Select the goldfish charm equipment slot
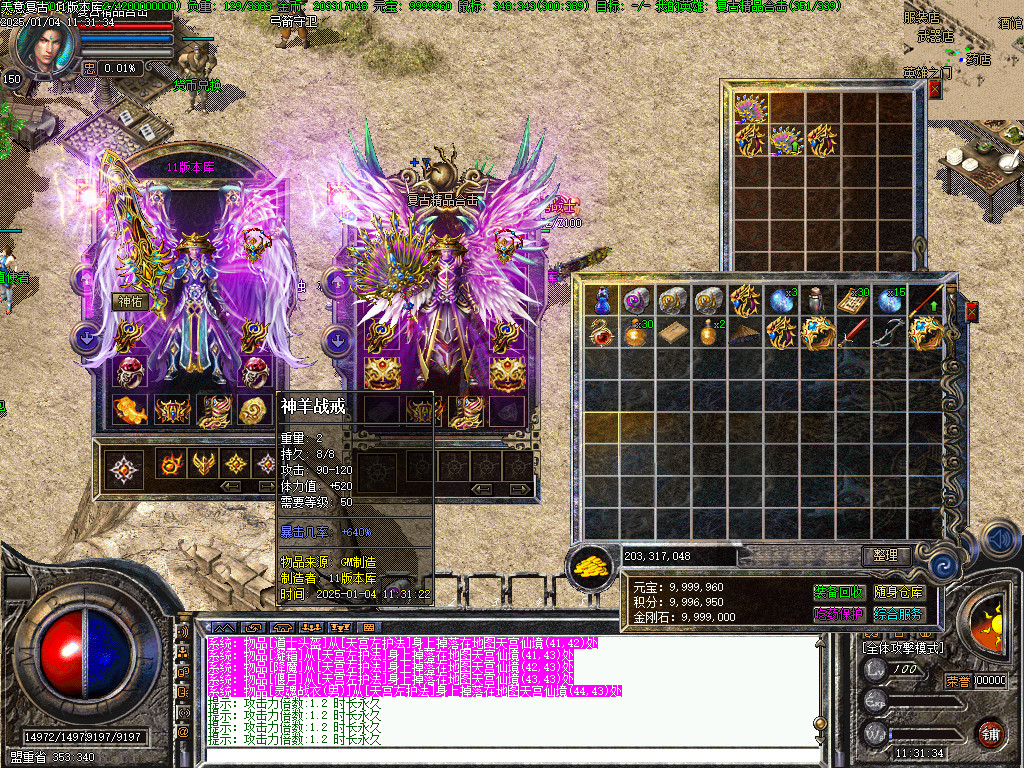The width and height of the screenshot is (1024, 768). click(x=128, y=409)
